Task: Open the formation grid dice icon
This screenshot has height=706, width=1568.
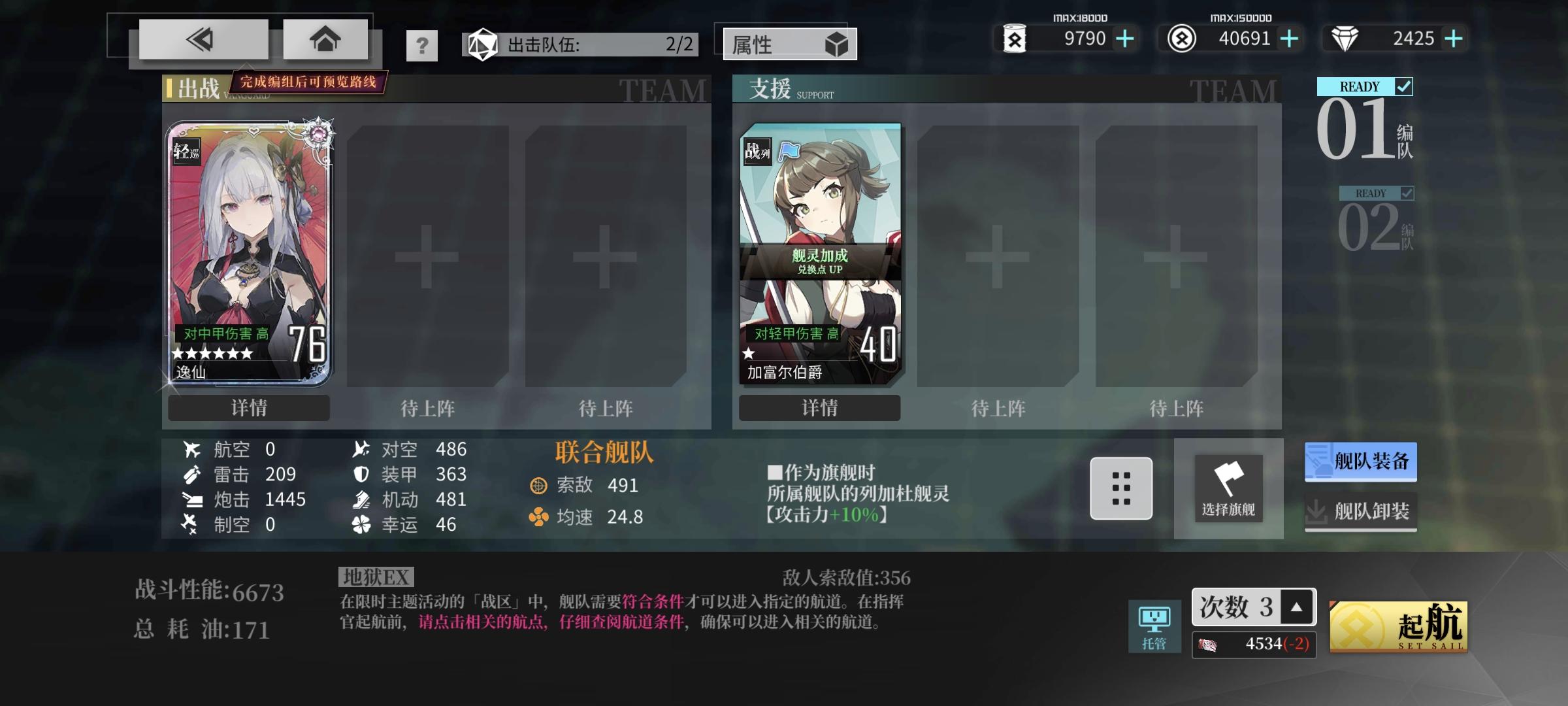Action: pos(1120,489)
